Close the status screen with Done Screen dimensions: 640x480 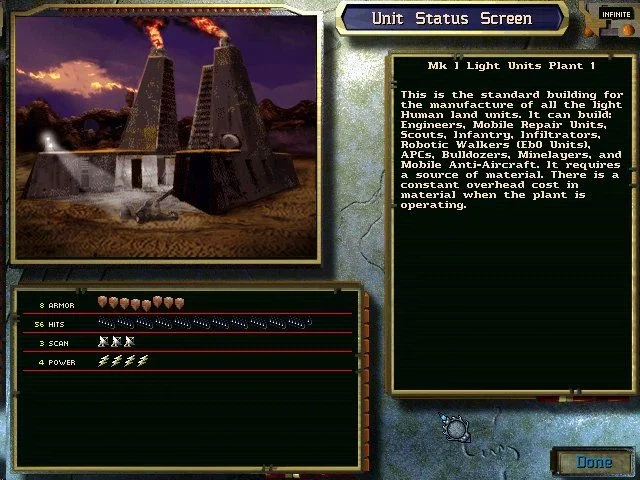594,461
